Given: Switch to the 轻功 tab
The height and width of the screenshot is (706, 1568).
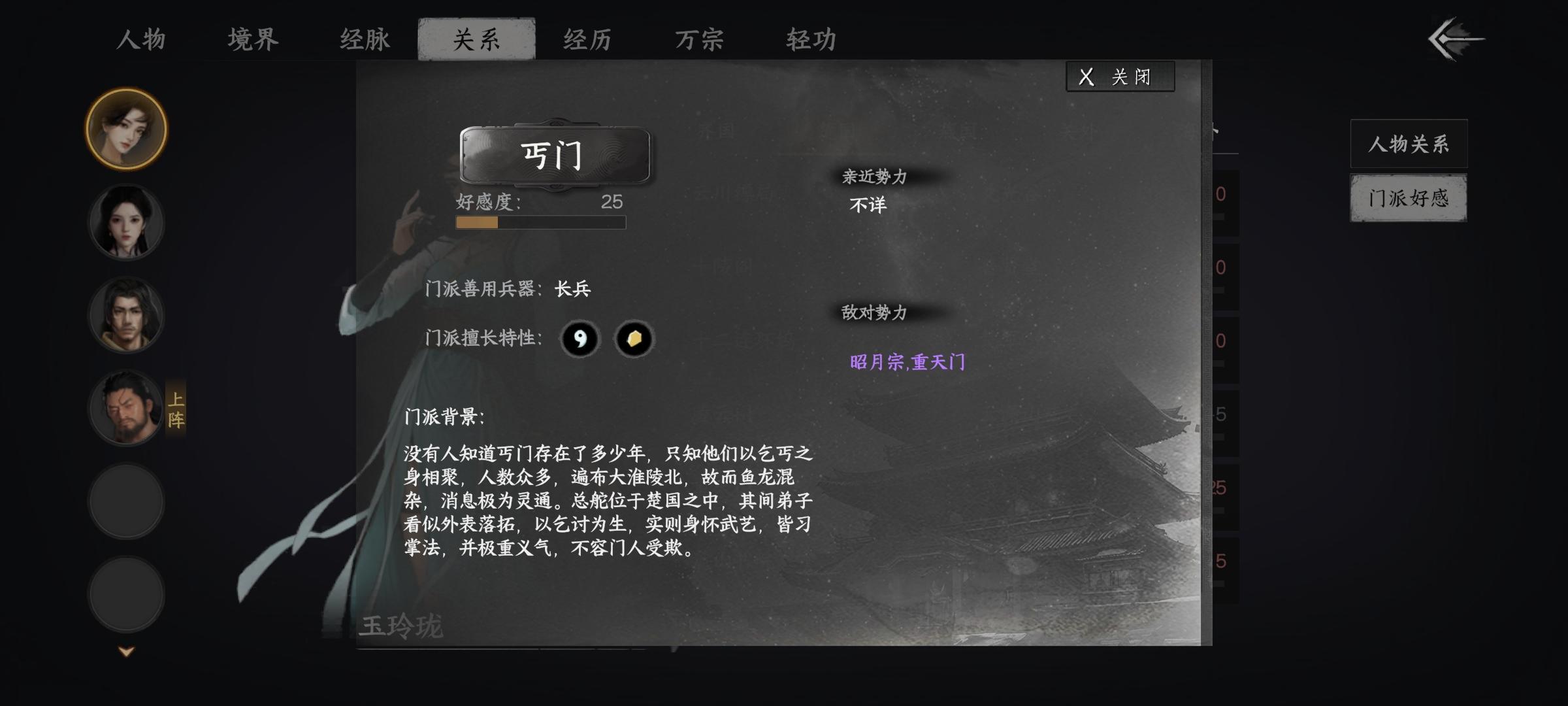Looking at the screenshot, I should coord(813,40).
